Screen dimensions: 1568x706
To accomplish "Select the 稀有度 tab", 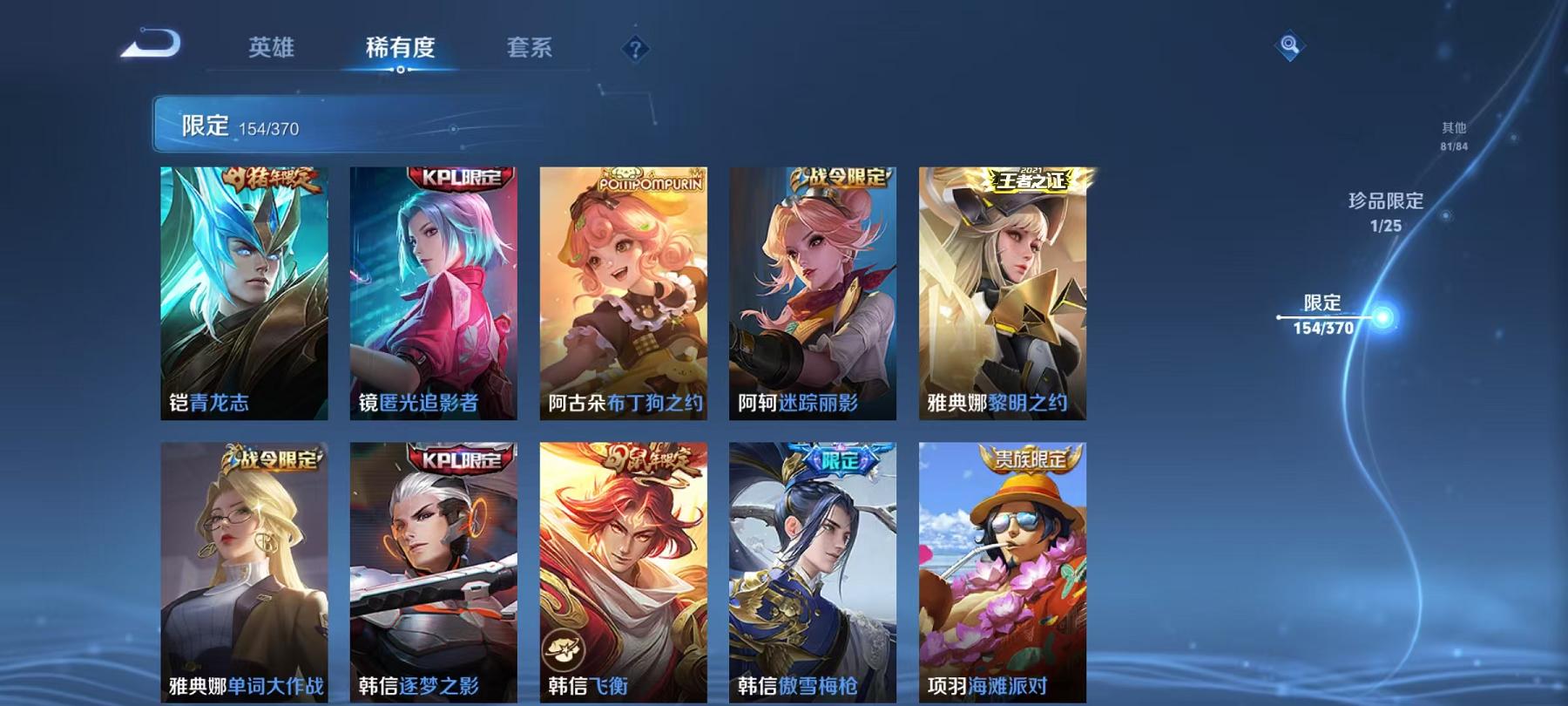I will (x=400, y=50).
